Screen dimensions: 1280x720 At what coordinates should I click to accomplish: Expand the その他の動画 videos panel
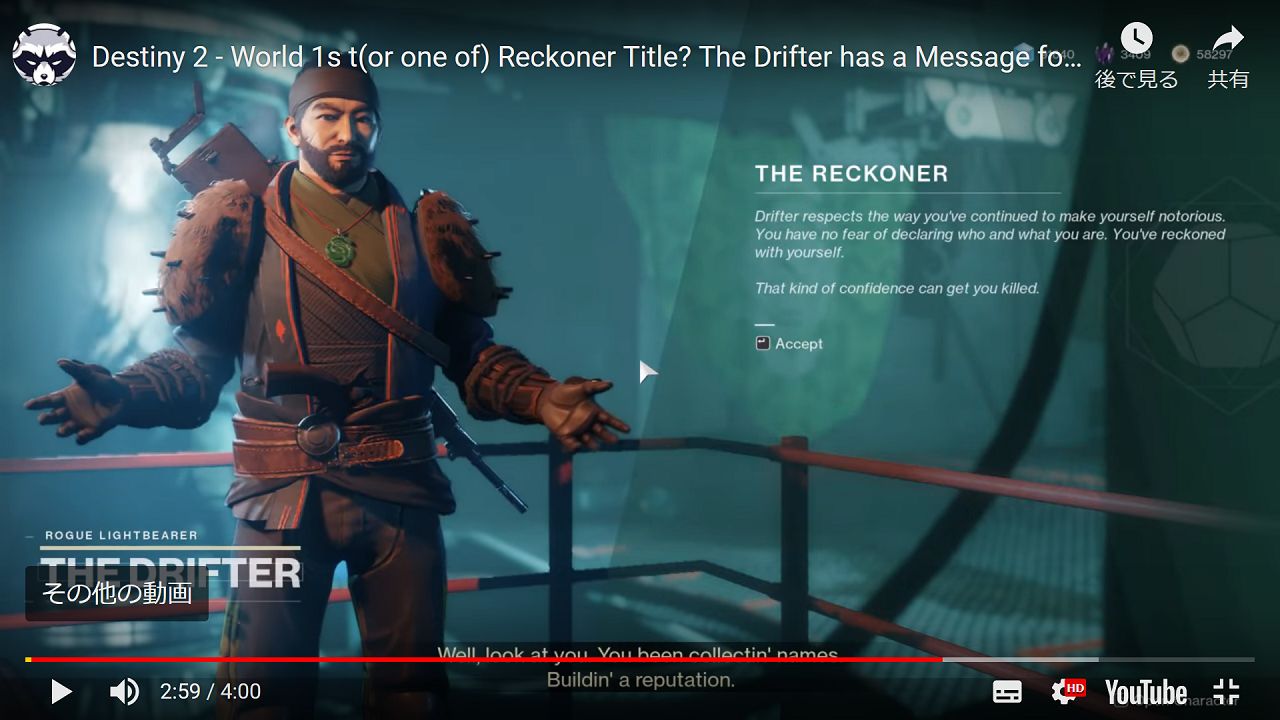point(116,594)
